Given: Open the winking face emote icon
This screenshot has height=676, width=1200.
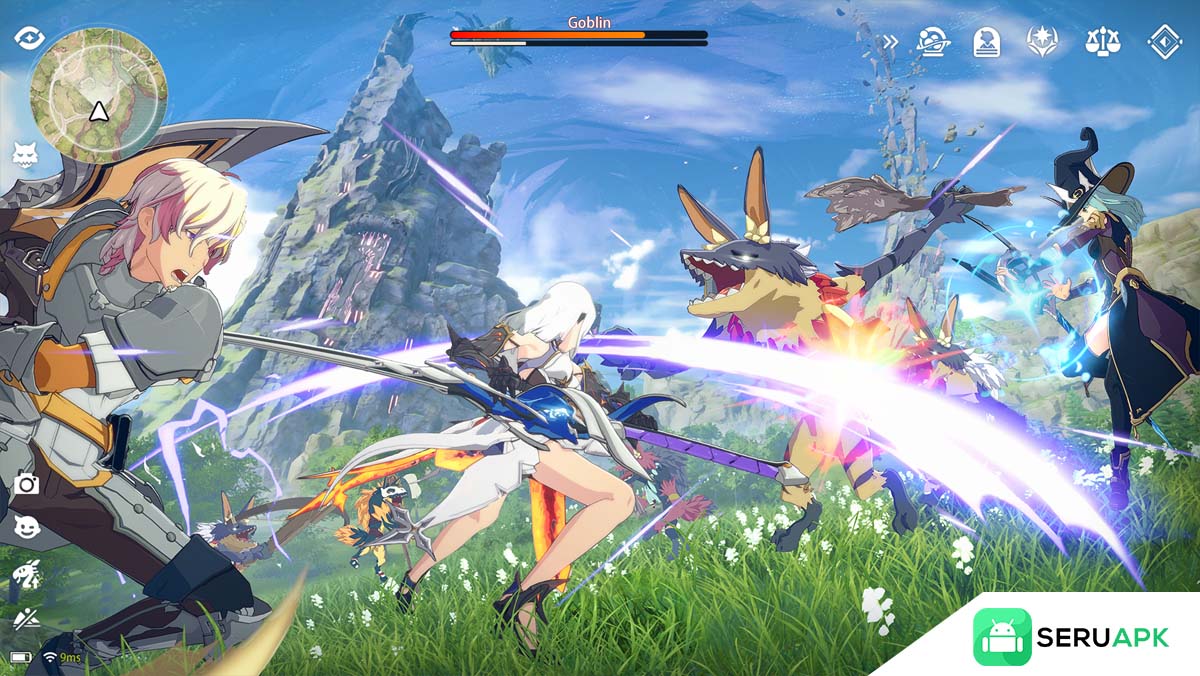Looking at the screenshot, I should pyautogui.click(x=27, y=528).
